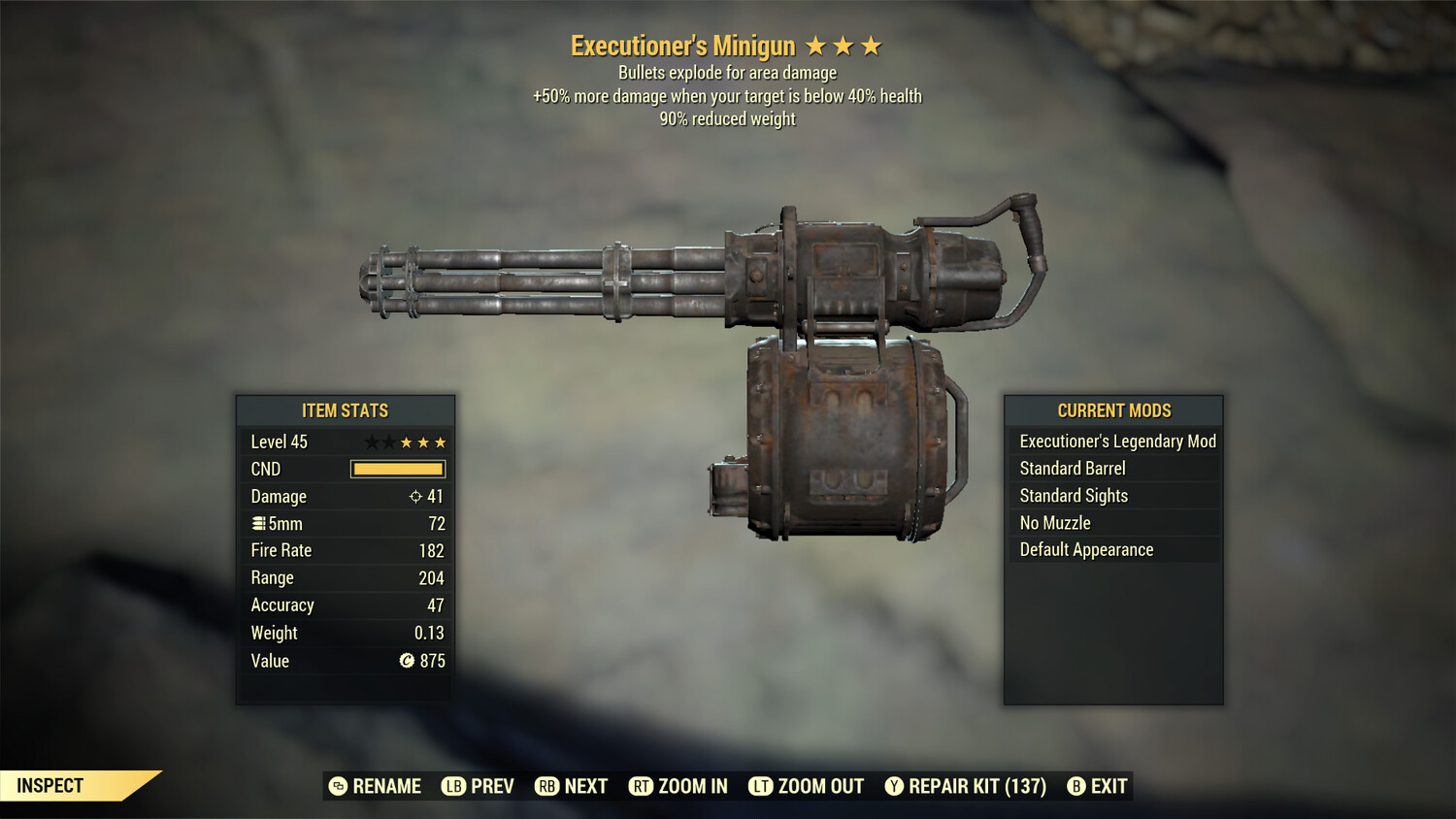
Task: Switch to the INSPECT tab
Action: 49,786
